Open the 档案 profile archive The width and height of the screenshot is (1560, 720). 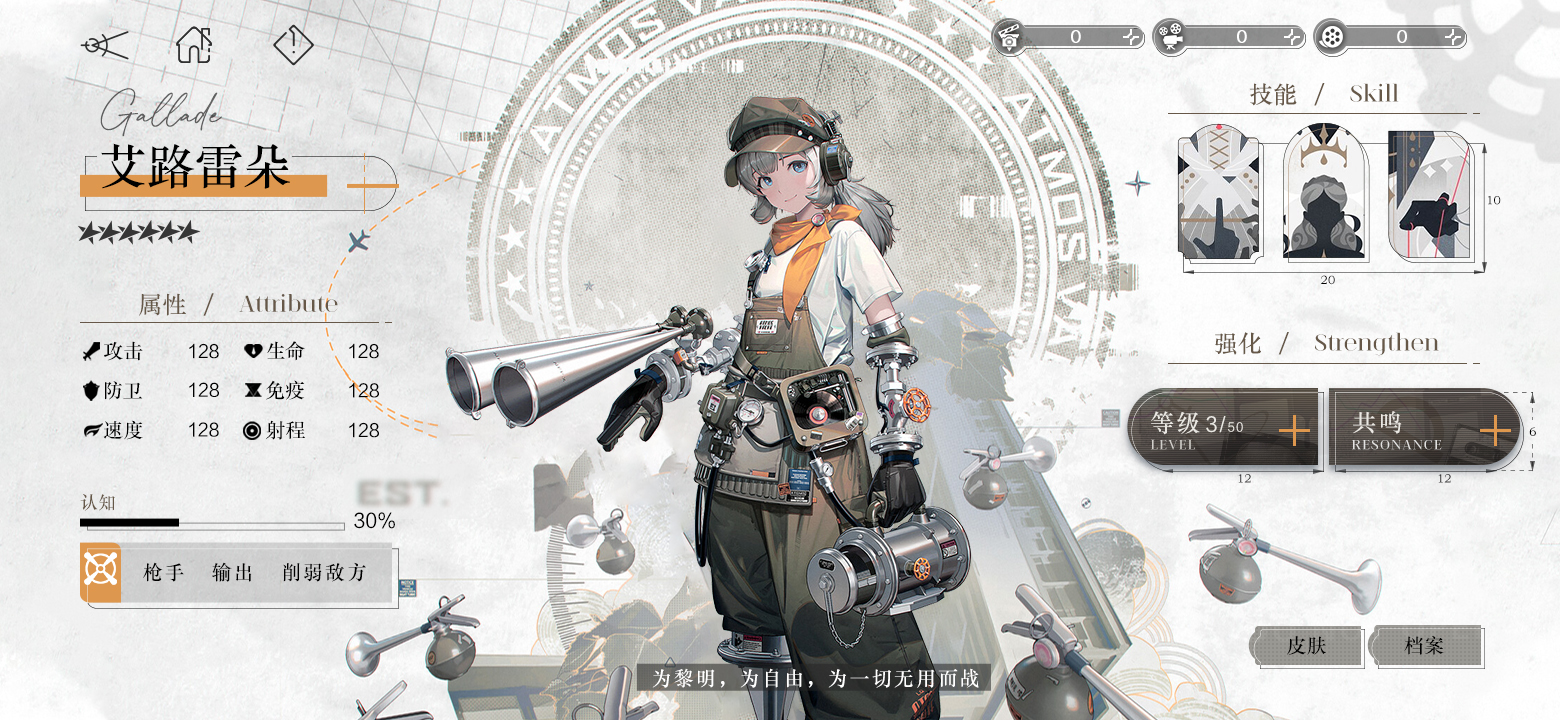click(1424, 646)
